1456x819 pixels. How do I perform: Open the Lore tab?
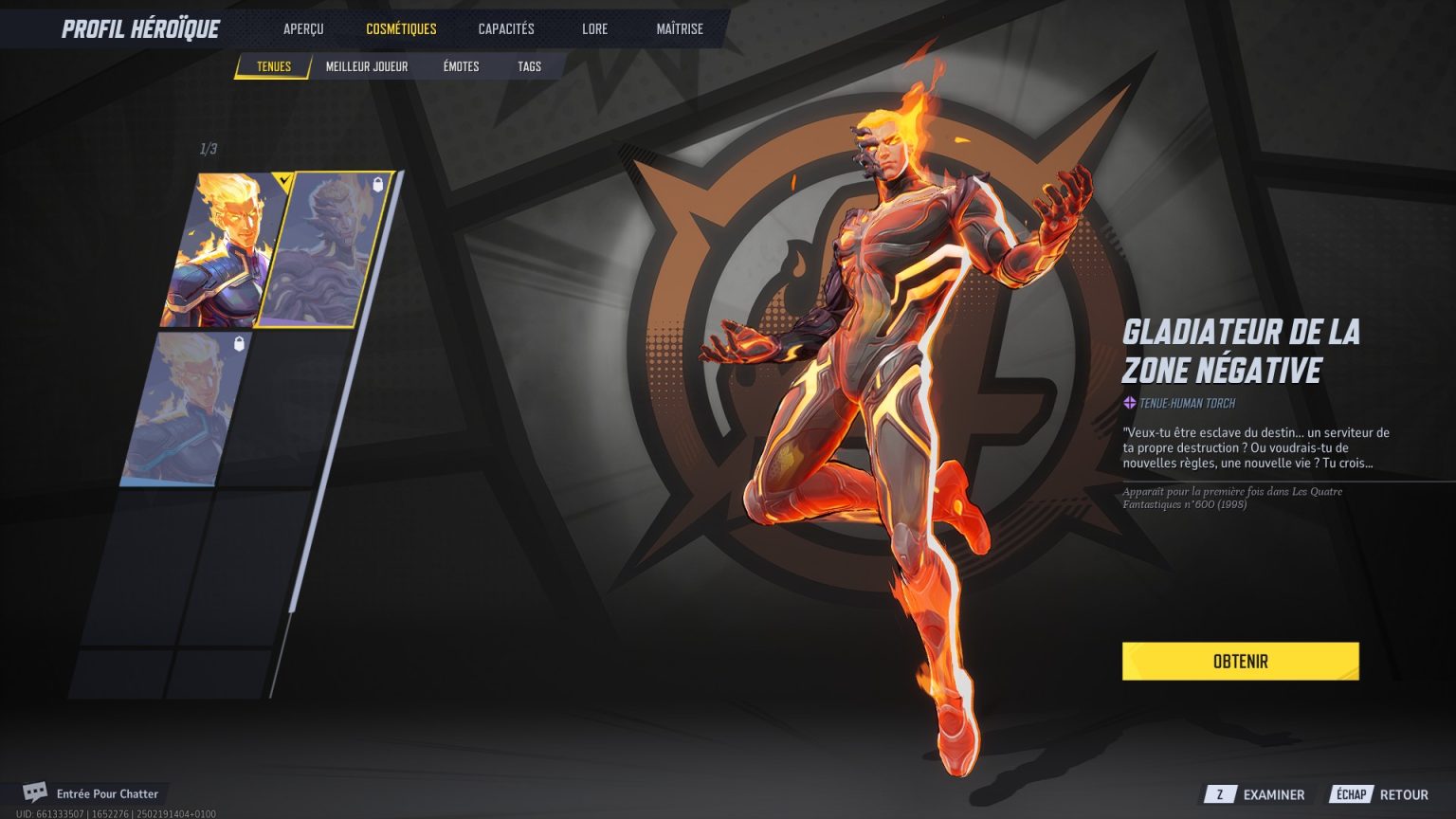pos(594,28)
